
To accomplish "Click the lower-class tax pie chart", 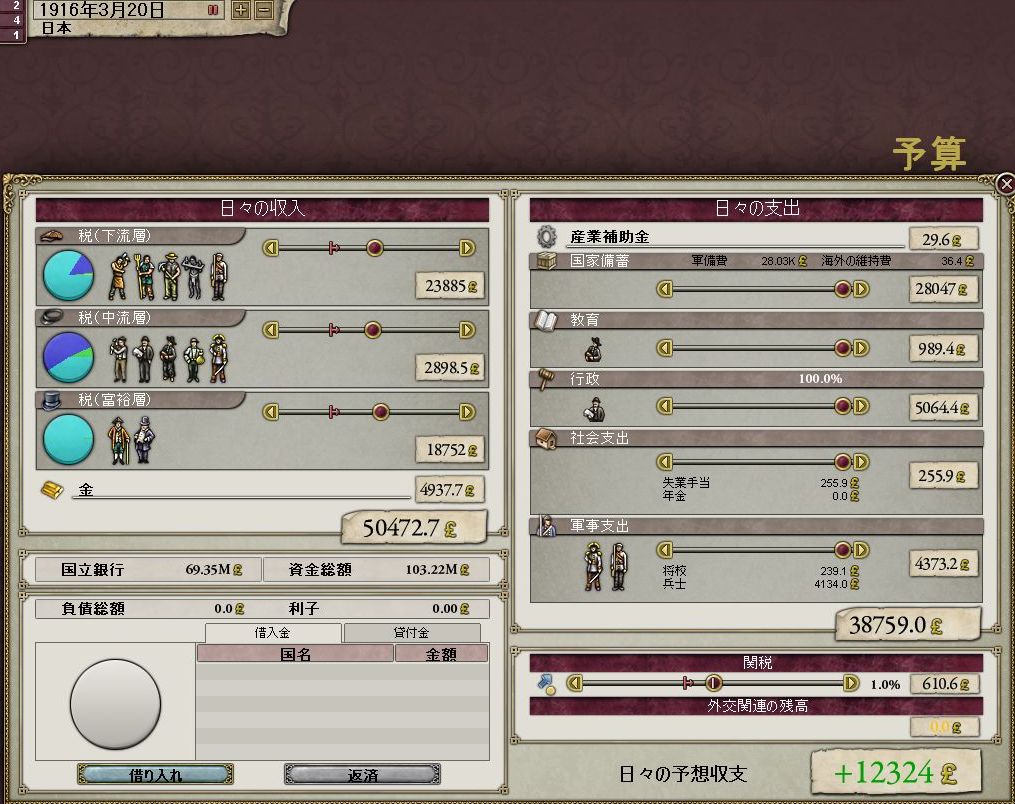I will click(69, 275).
